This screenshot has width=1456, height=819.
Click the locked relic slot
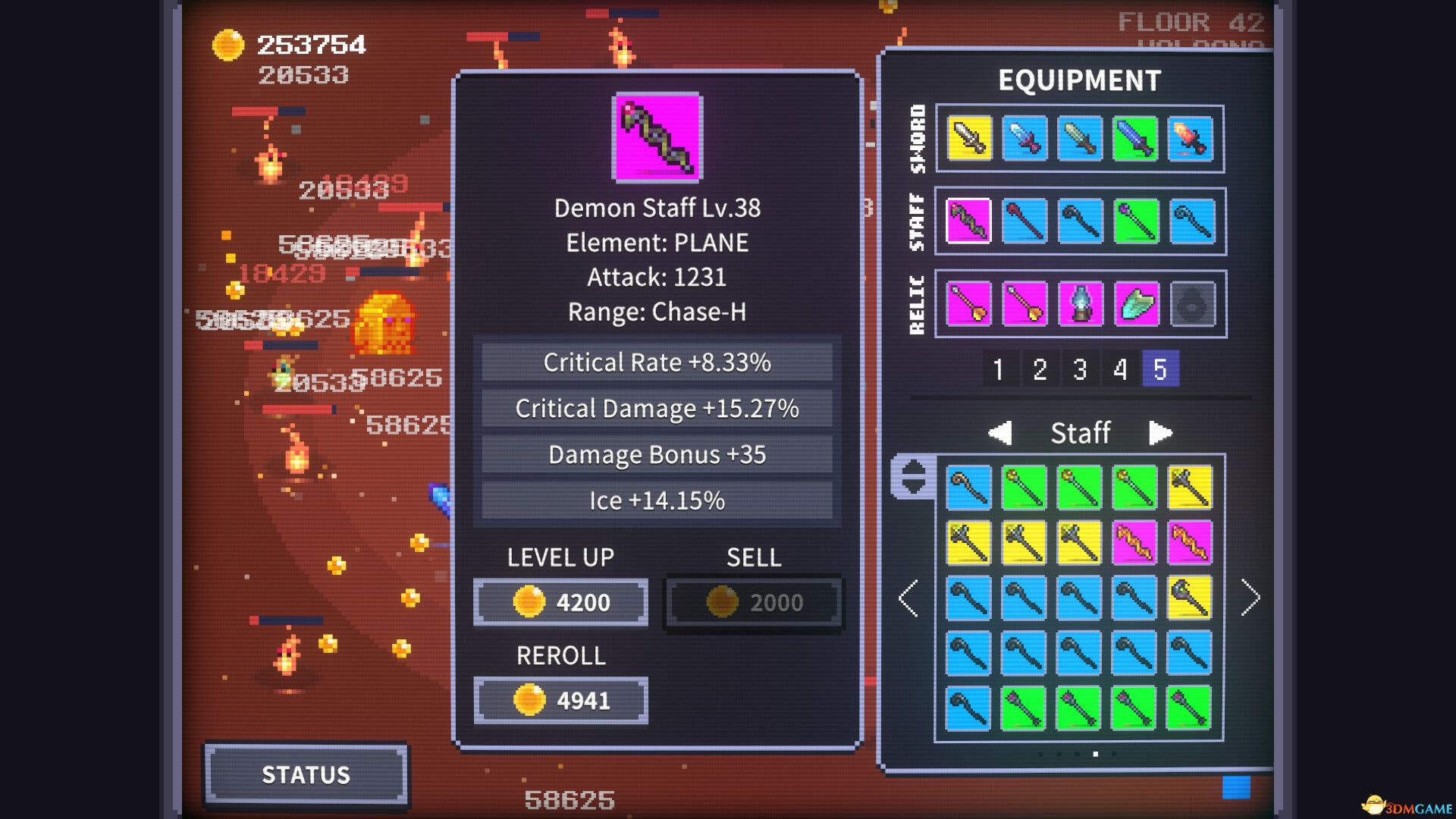[x=1192, y=303]
